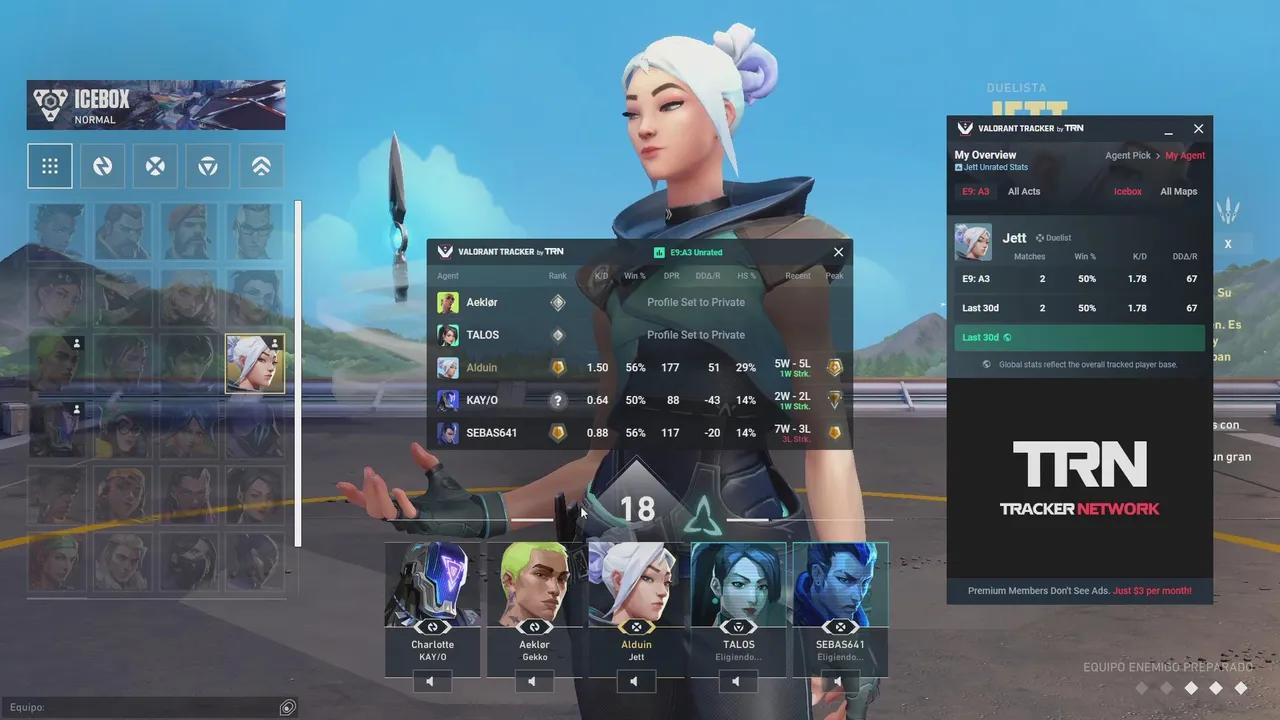Viewport: 1280px width, 720px height.
Task: Switch to the All Acts tab
Action: tap(1024, 191)
